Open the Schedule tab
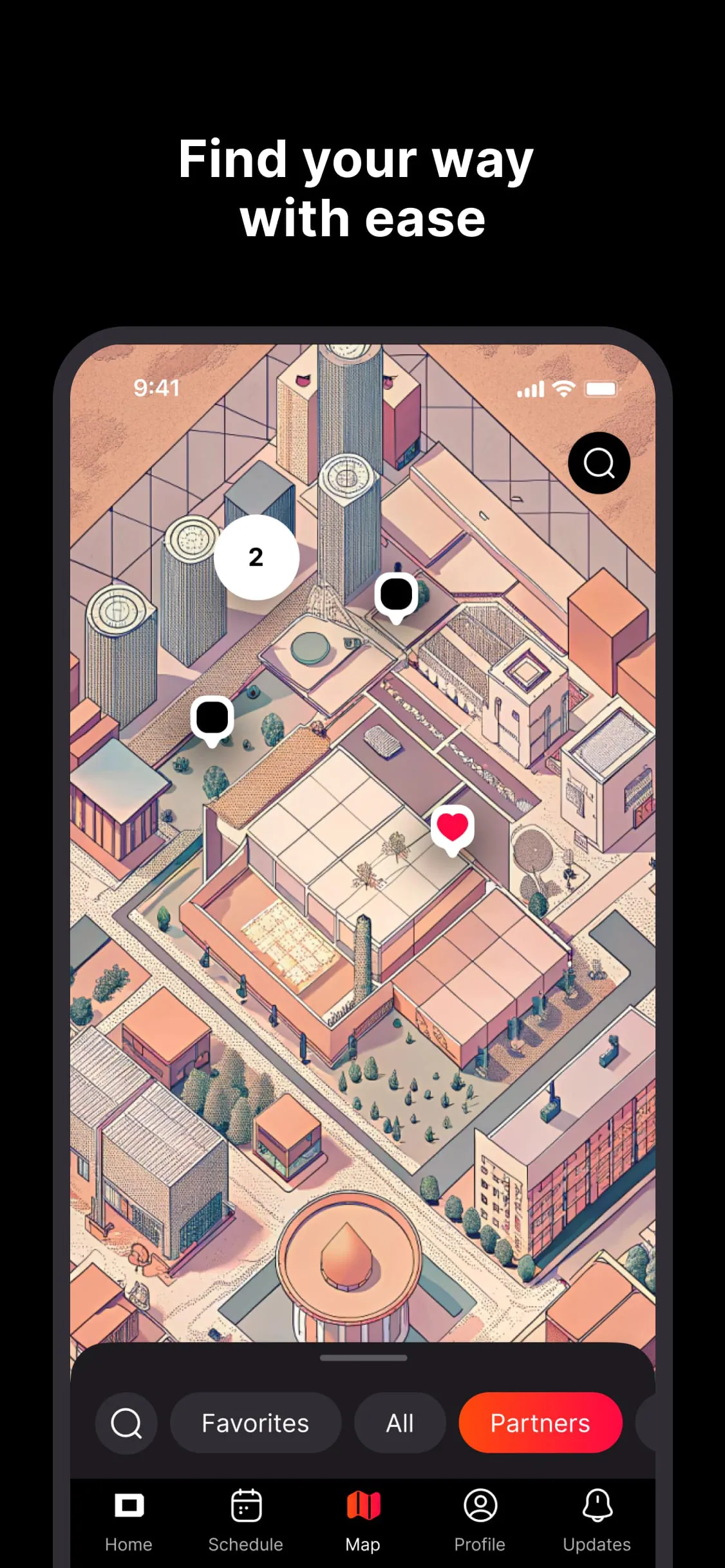Viewport: 725px width, 1568px height. (245, 1519)
